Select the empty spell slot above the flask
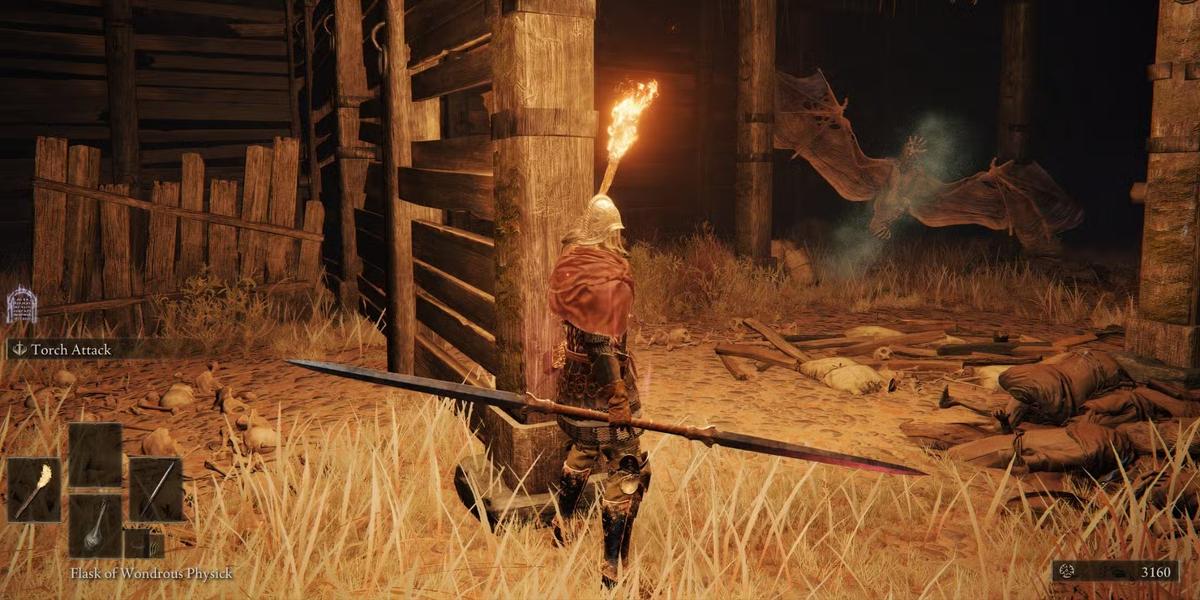The height and width of the screenshot is (600, 1200). click(95, 455)
